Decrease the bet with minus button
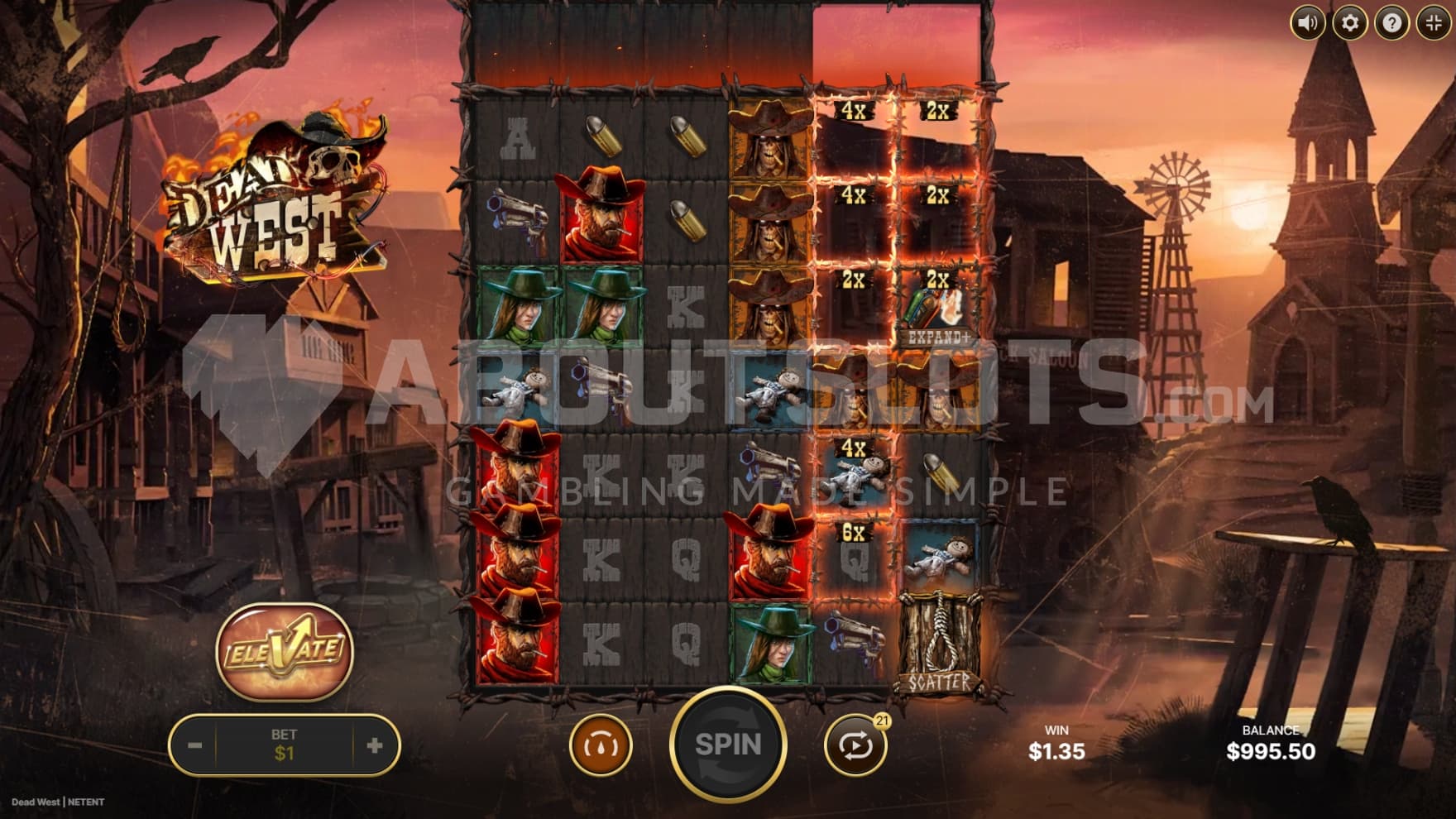This screenshot has width=1456, height=819. coord(195,745)
